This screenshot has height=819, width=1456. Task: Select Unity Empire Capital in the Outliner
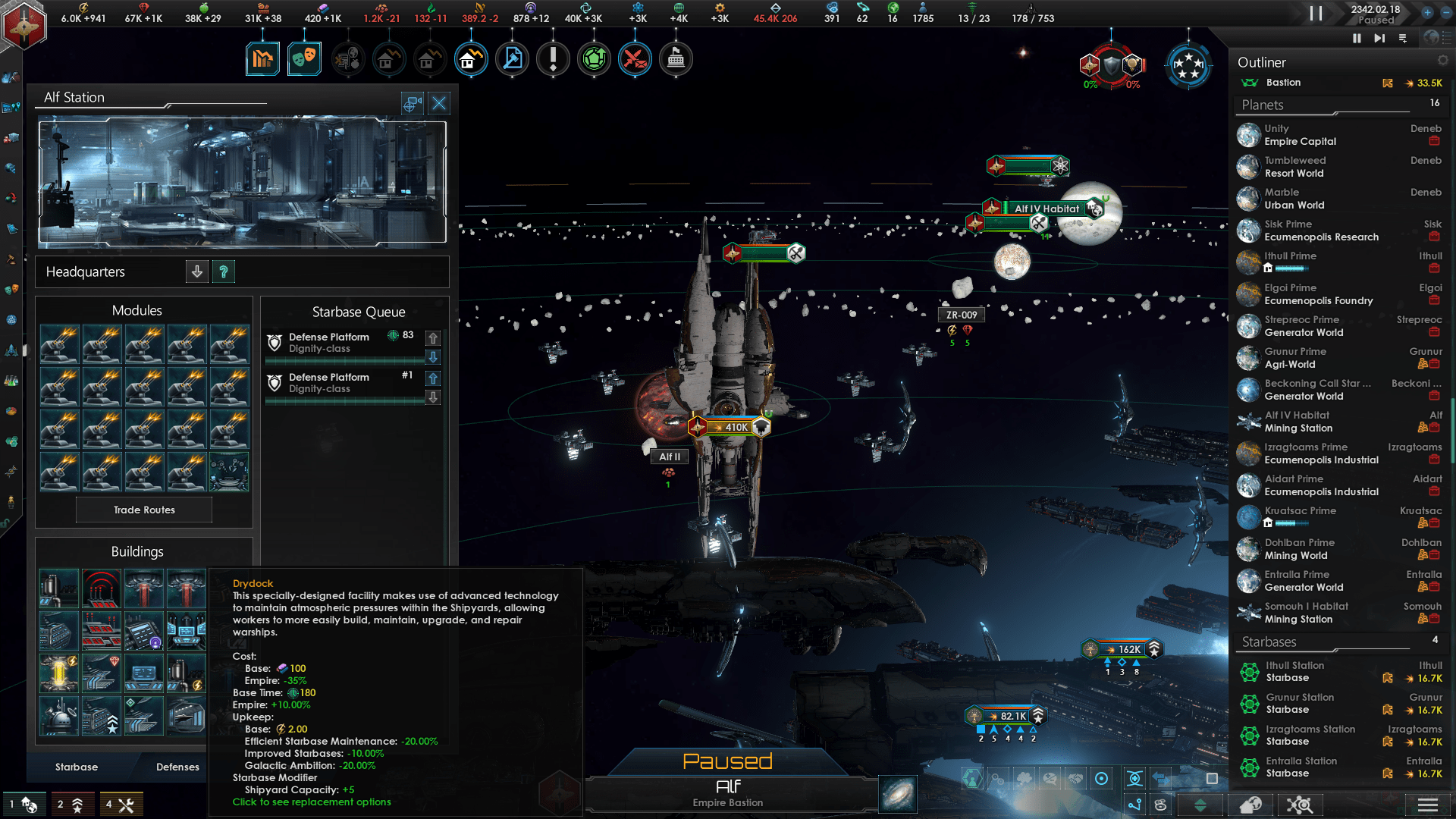1304,135
